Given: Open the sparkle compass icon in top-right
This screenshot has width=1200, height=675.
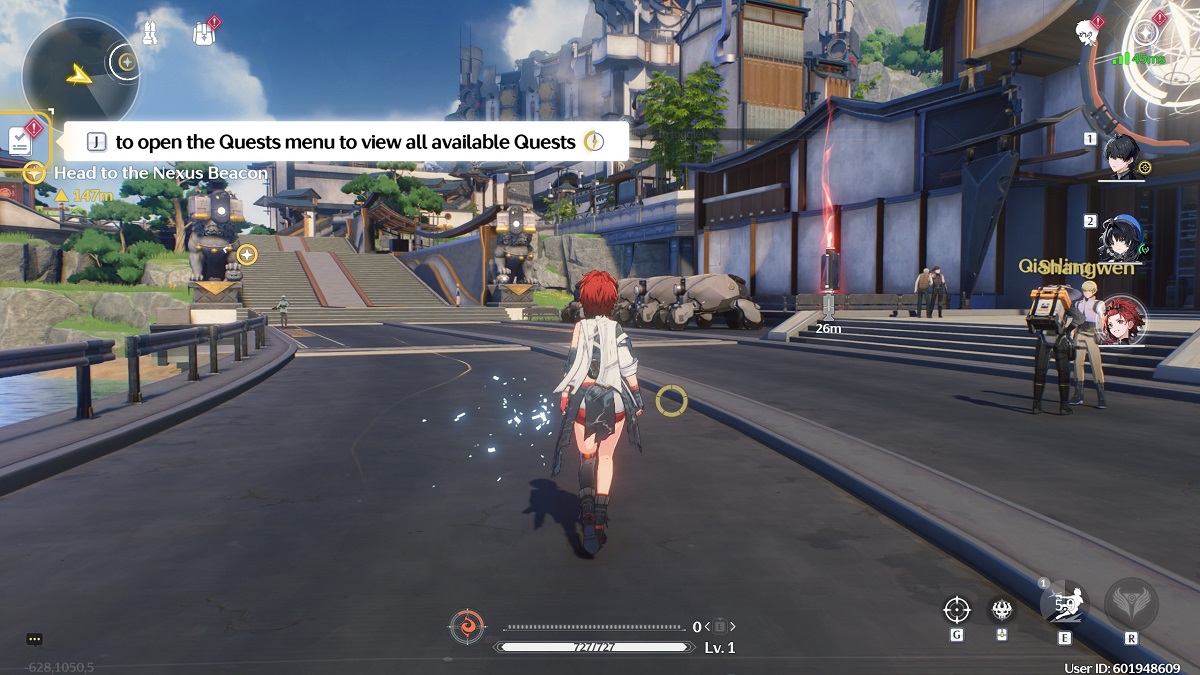Looking at the screenshot, I should (1147, 32).
